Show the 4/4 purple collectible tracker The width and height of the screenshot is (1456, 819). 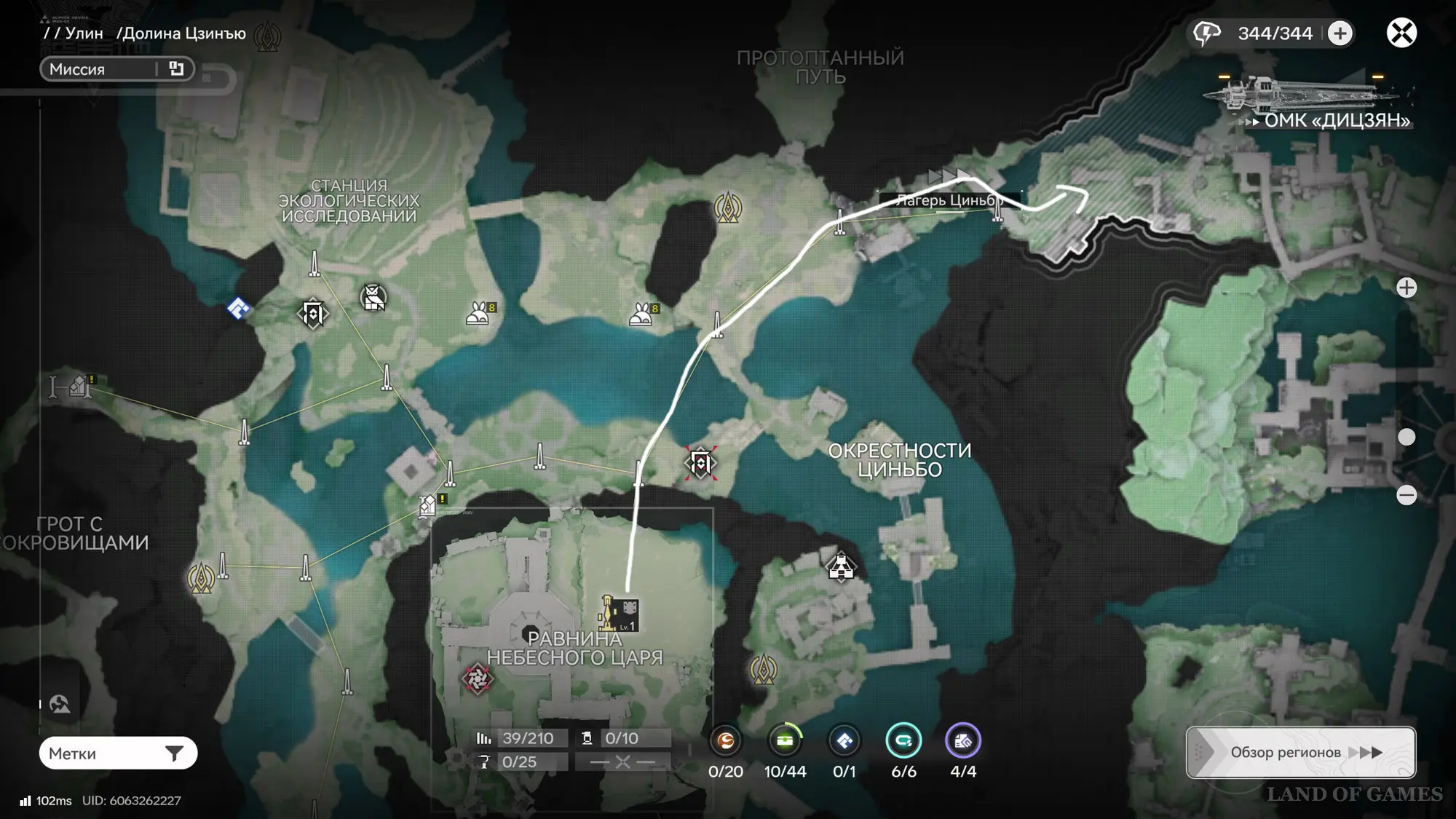click(x=963, y=741)
